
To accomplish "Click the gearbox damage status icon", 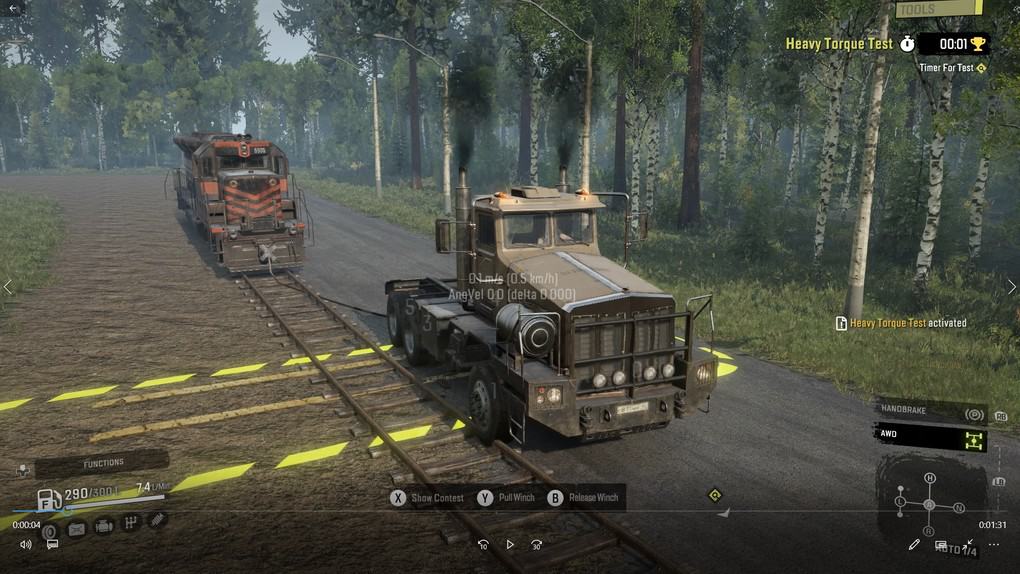I will point(130,523).
